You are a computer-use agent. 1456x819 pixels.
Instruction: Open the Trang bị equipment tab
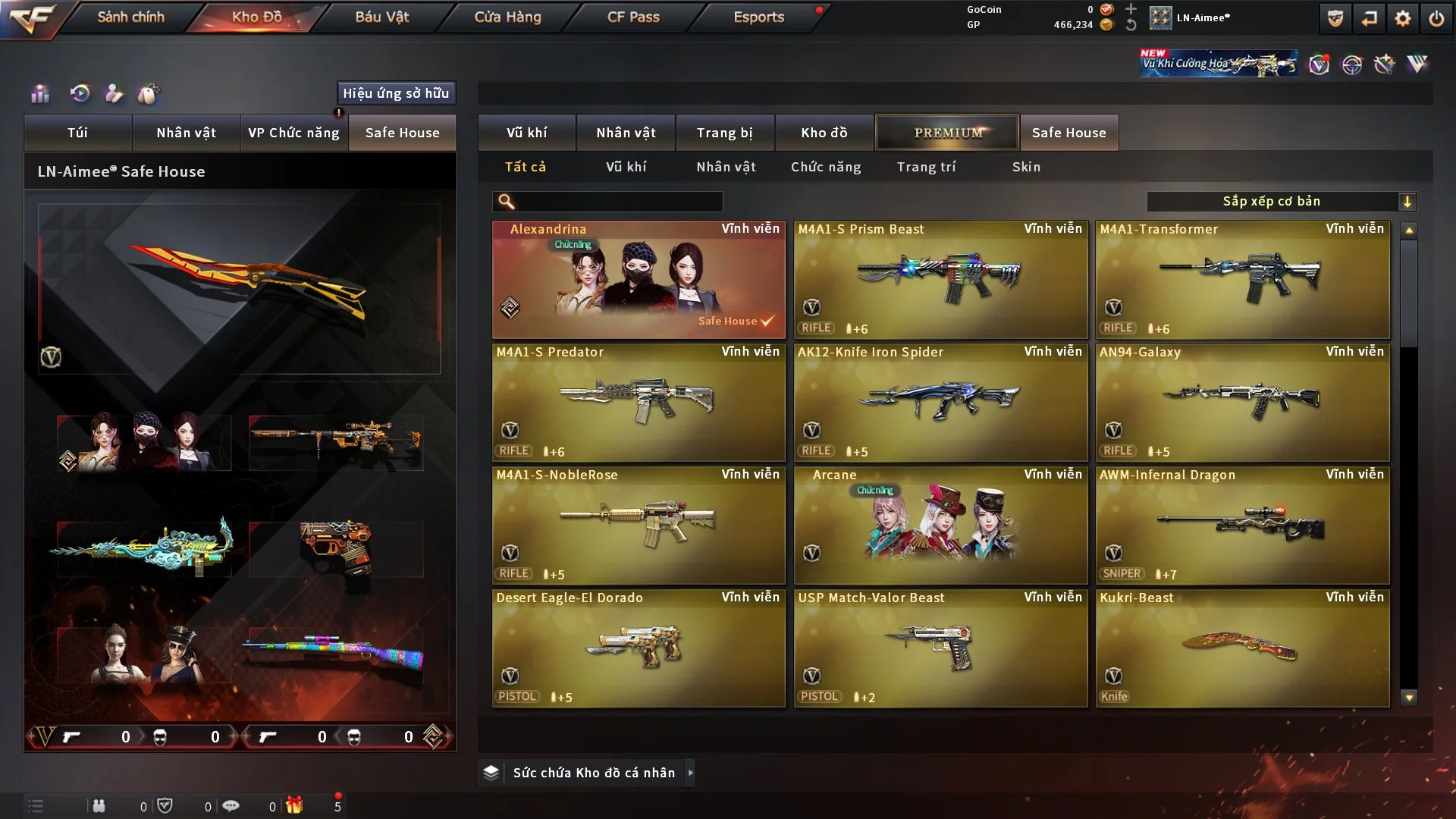[x=724, y=133]
